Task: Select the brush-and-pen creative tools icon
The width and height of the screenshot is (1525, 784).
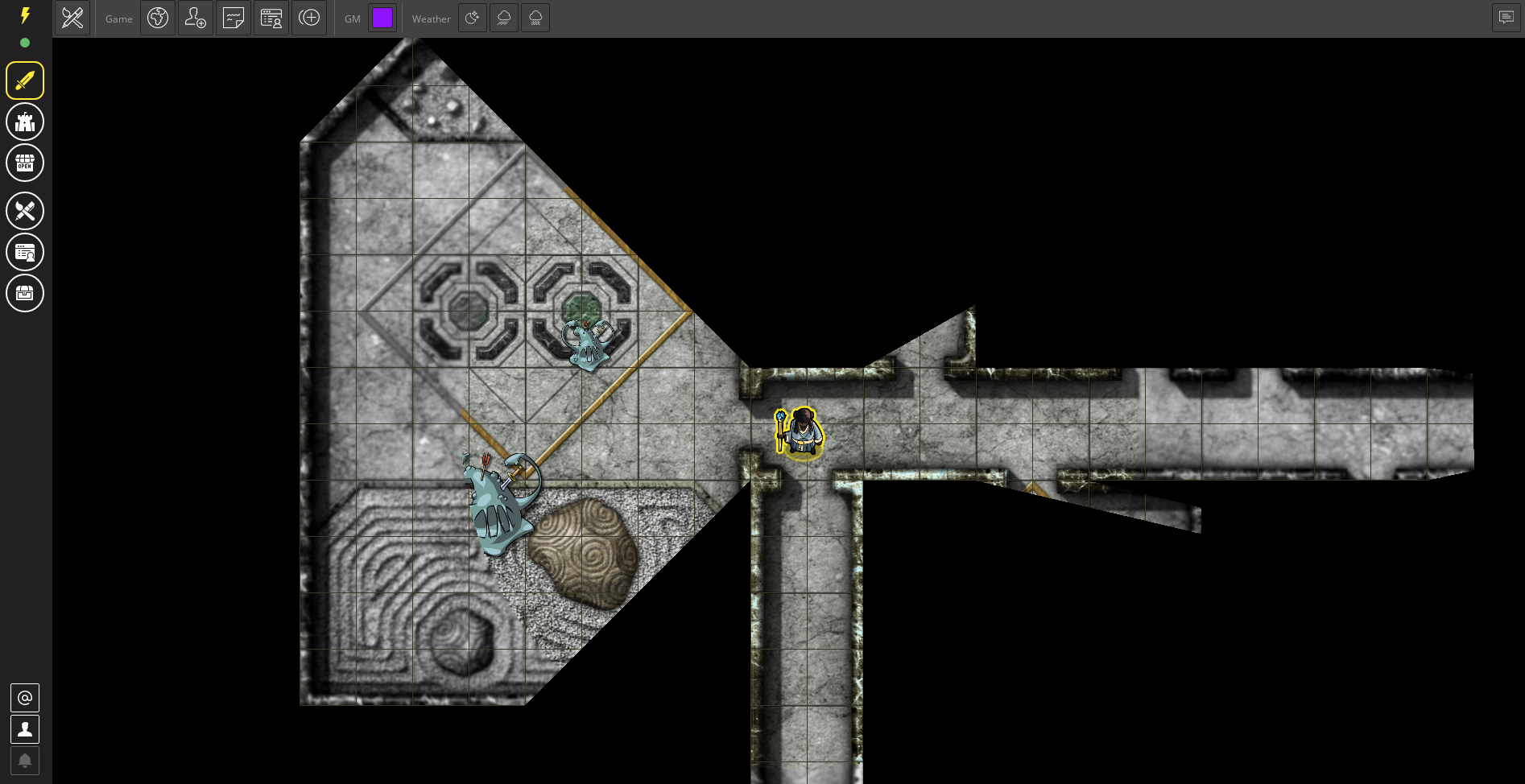Action: (x=25, y=211)
